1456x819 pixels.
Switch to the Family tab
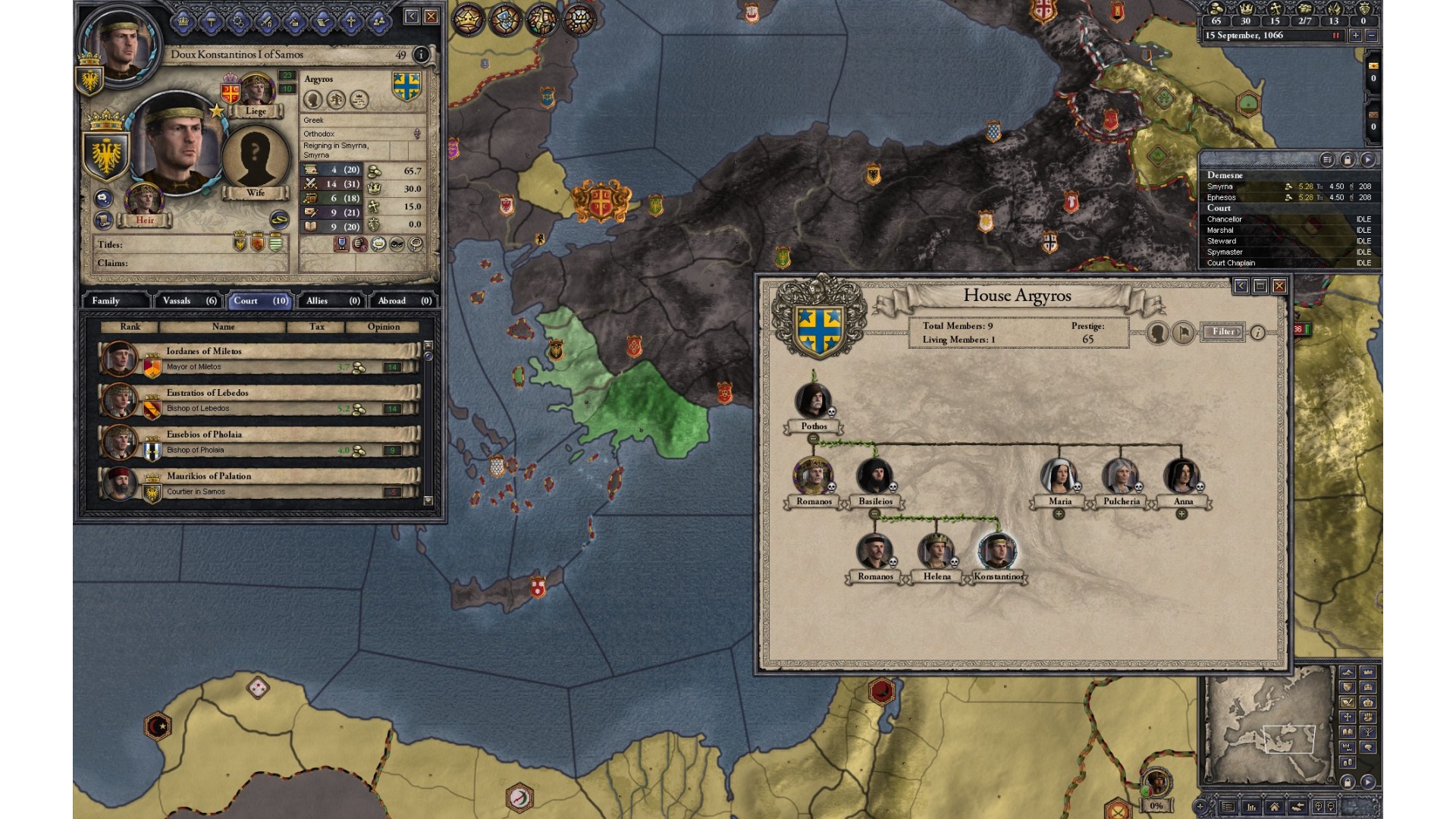click(x=114, y=300)
